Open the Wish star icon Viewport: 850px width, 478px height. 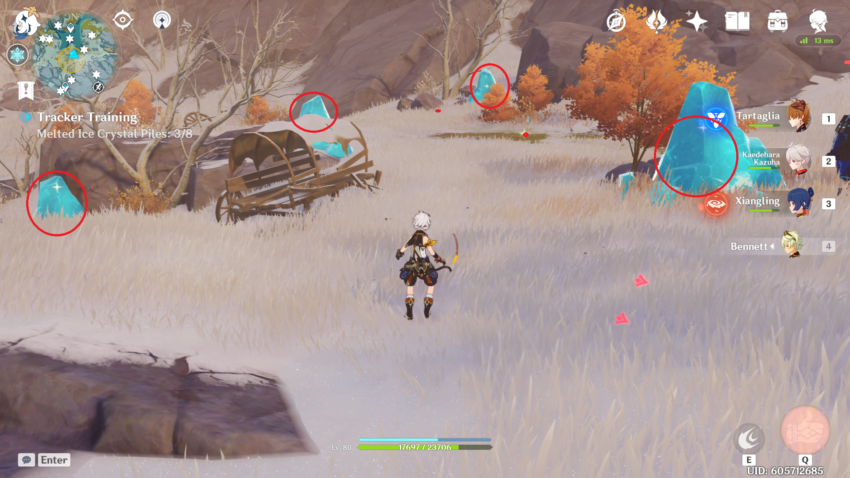[x=696, y=21]
